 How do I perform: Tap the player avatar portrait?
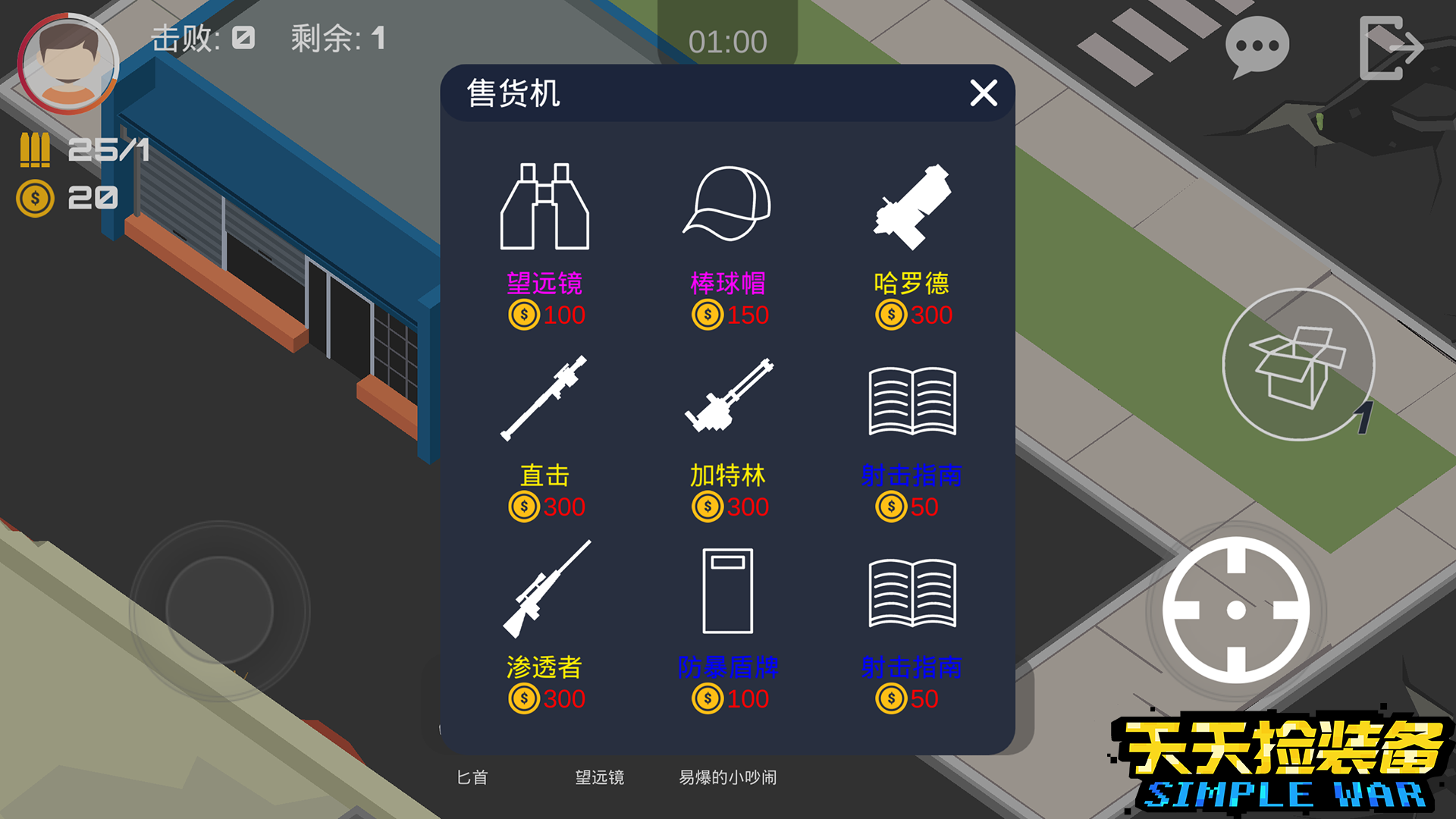[67, 64]
